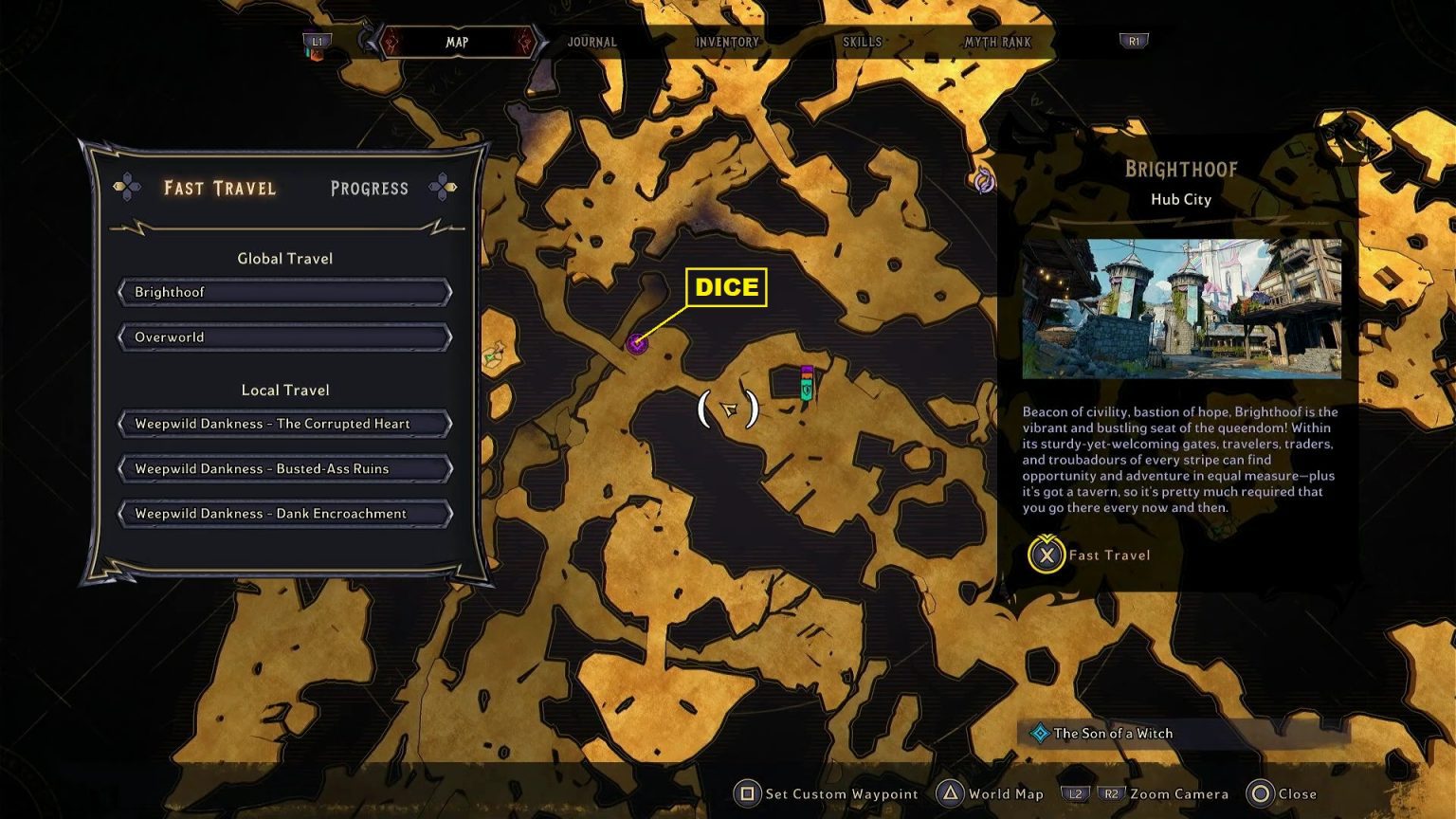Click the L1 shoulder button prompt icon
Screen dimensions: 1456x819
point(316,41)
